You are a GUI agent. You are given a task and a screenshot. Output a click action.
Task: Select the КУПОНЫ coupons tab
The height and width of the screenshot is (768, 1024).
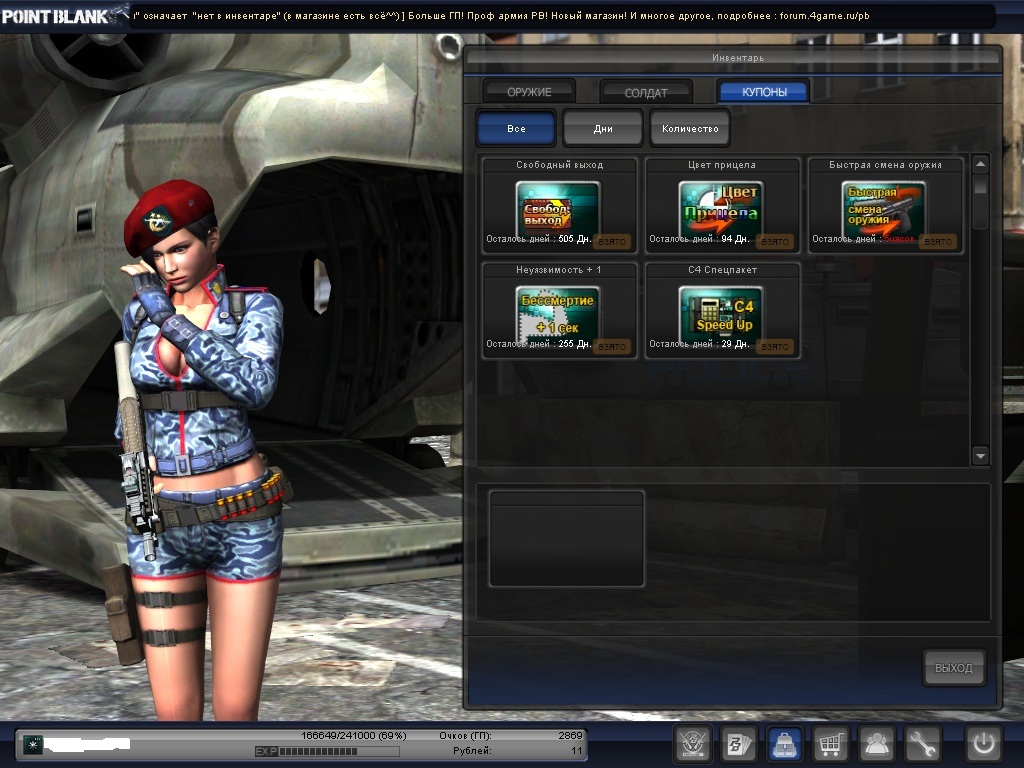[x=764, y=92]
